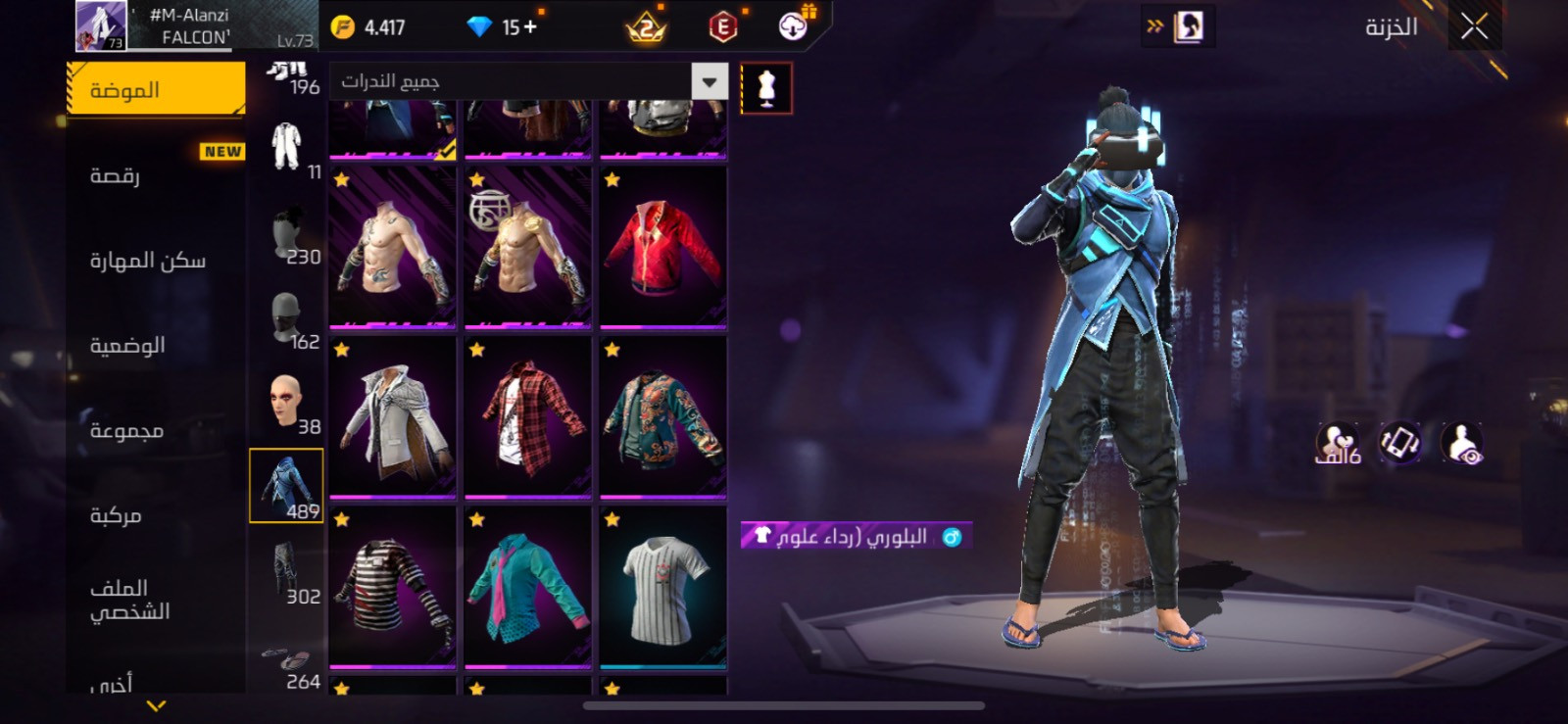Click the player profile avatar
The height and width of the screenshot is (724, 1568).
(x=101, y=26)
